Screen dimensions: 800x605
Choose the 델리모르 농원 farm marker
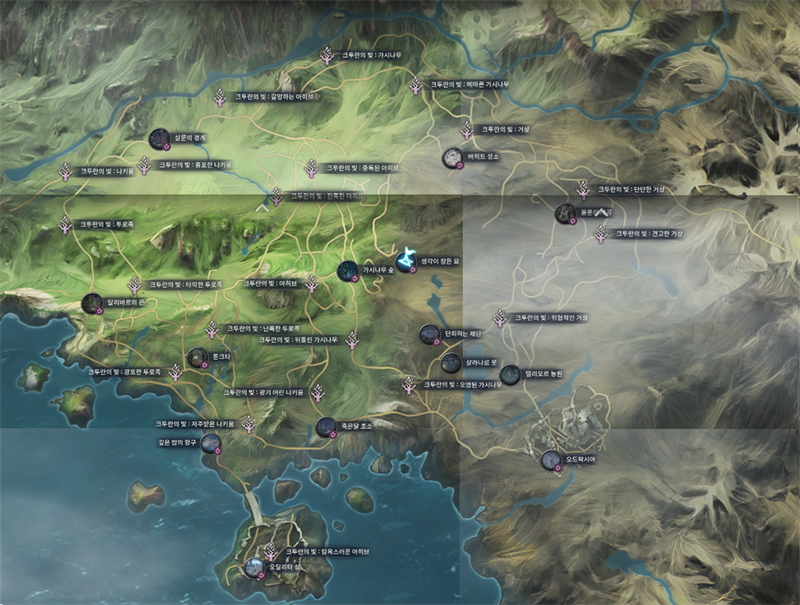point(509,374)
